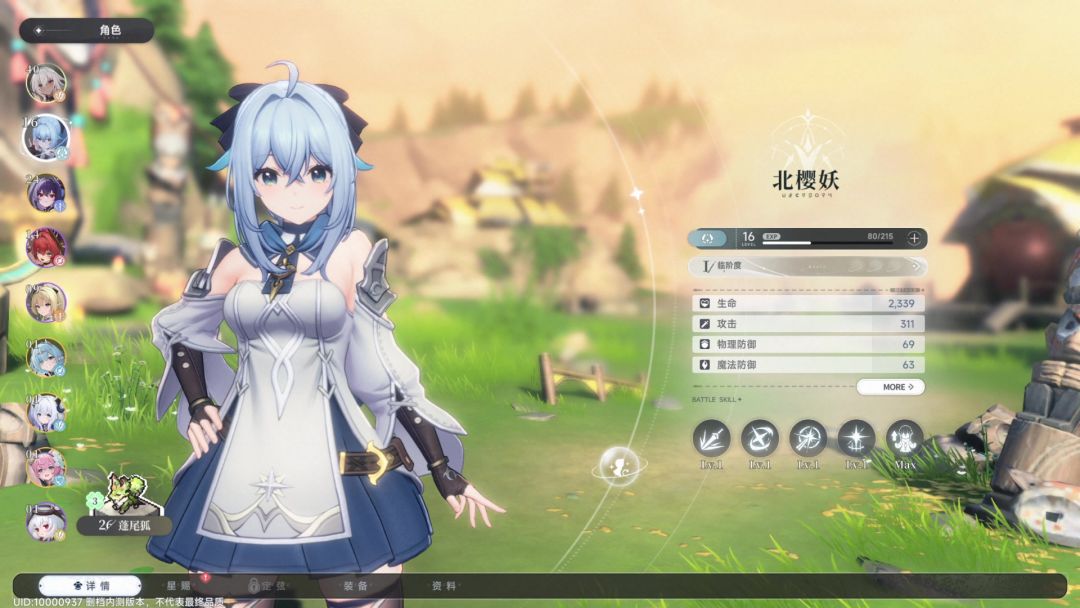Choose the red-haired character portrait

point(46,247)
